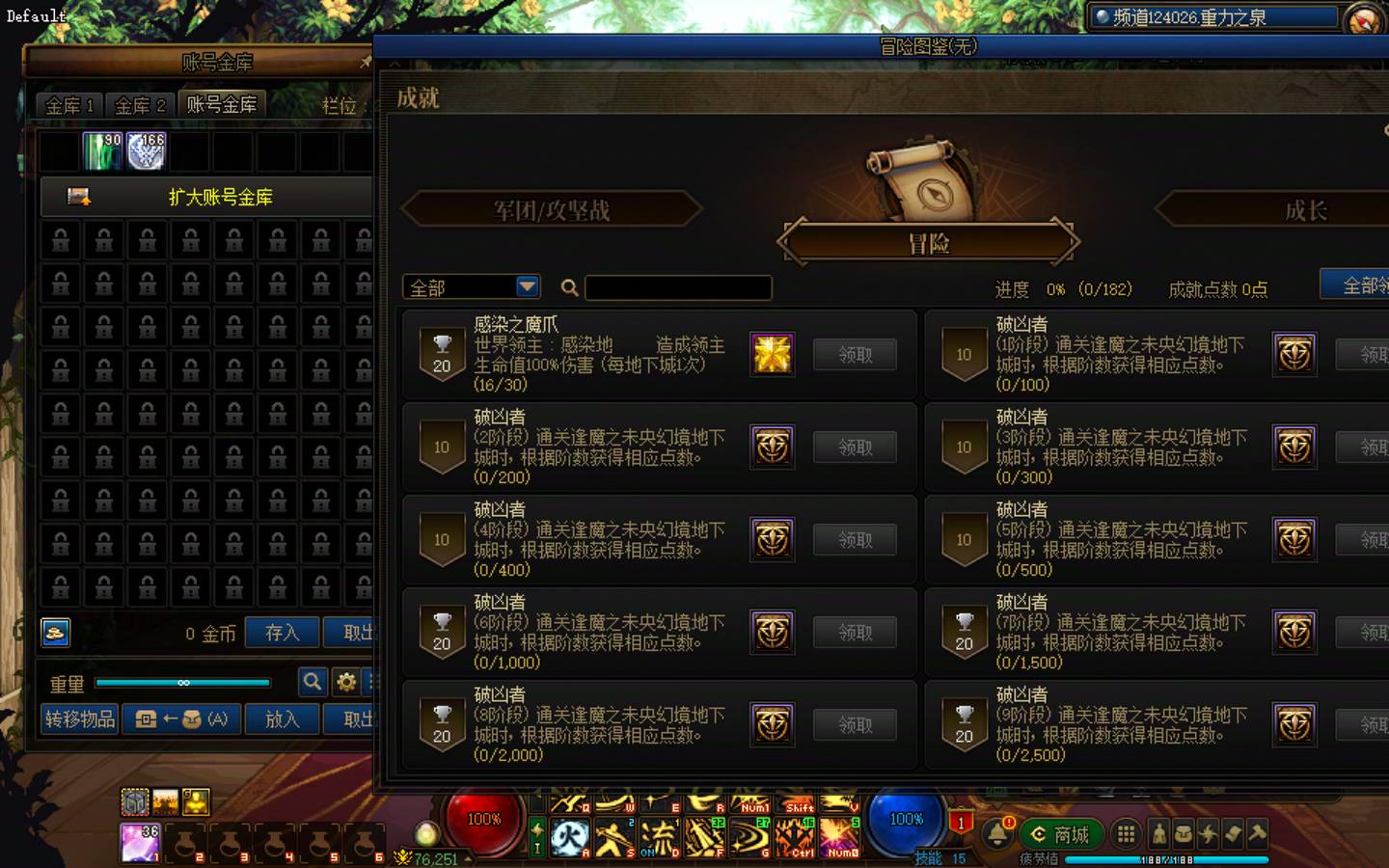Click the gold coin icon in the account vault
Screen dimensions: 1389x868
(55, 633)
